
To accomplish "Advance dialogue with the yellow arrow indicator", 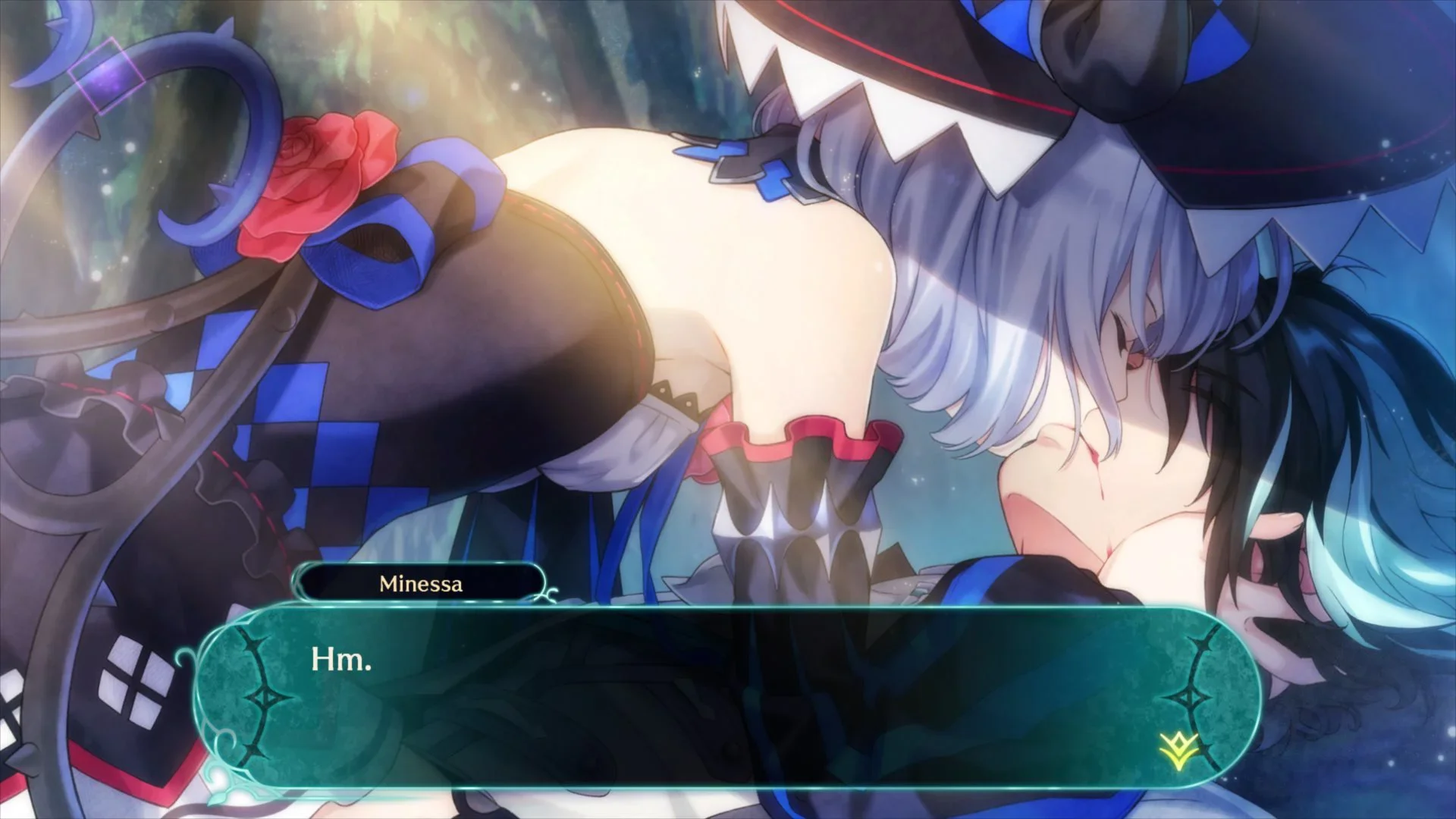I will 1178,749.
